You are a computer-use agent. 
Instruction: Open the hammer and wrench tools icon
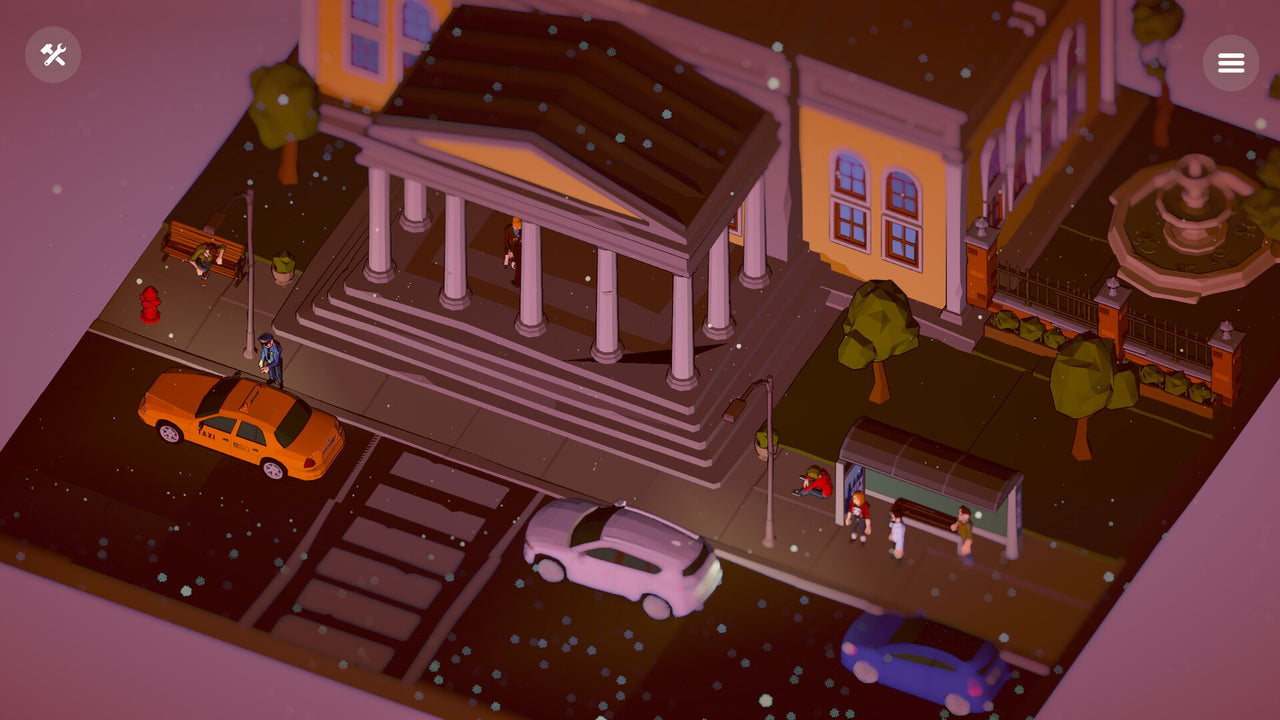53,55
